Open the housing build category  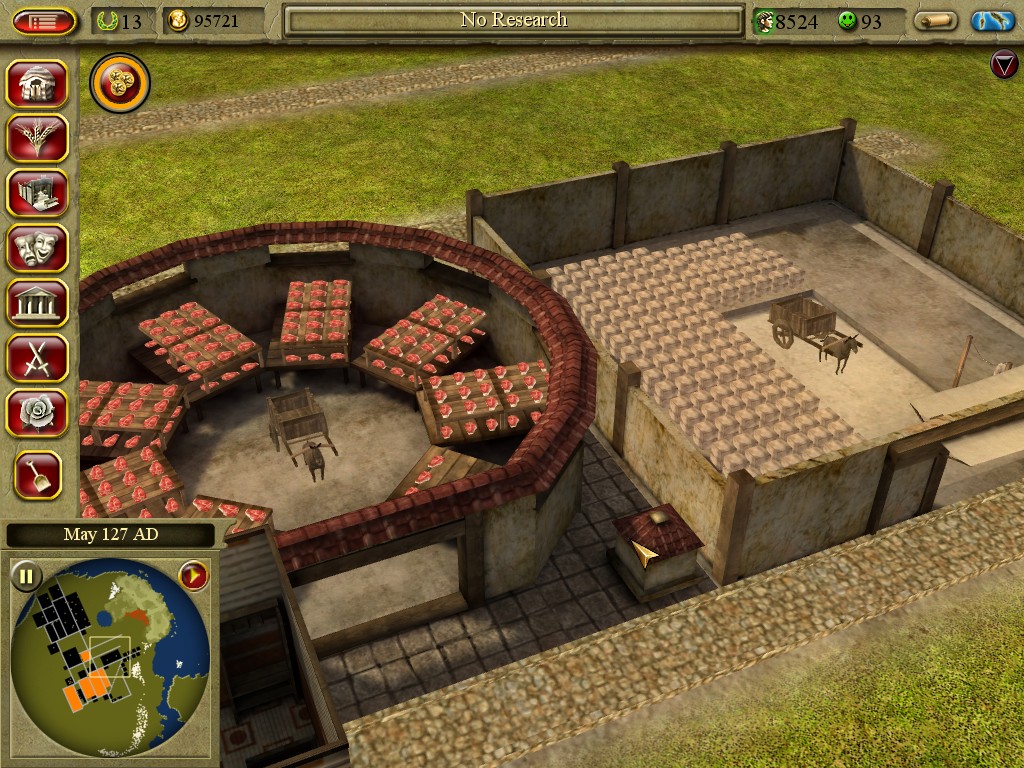point(38,84)
